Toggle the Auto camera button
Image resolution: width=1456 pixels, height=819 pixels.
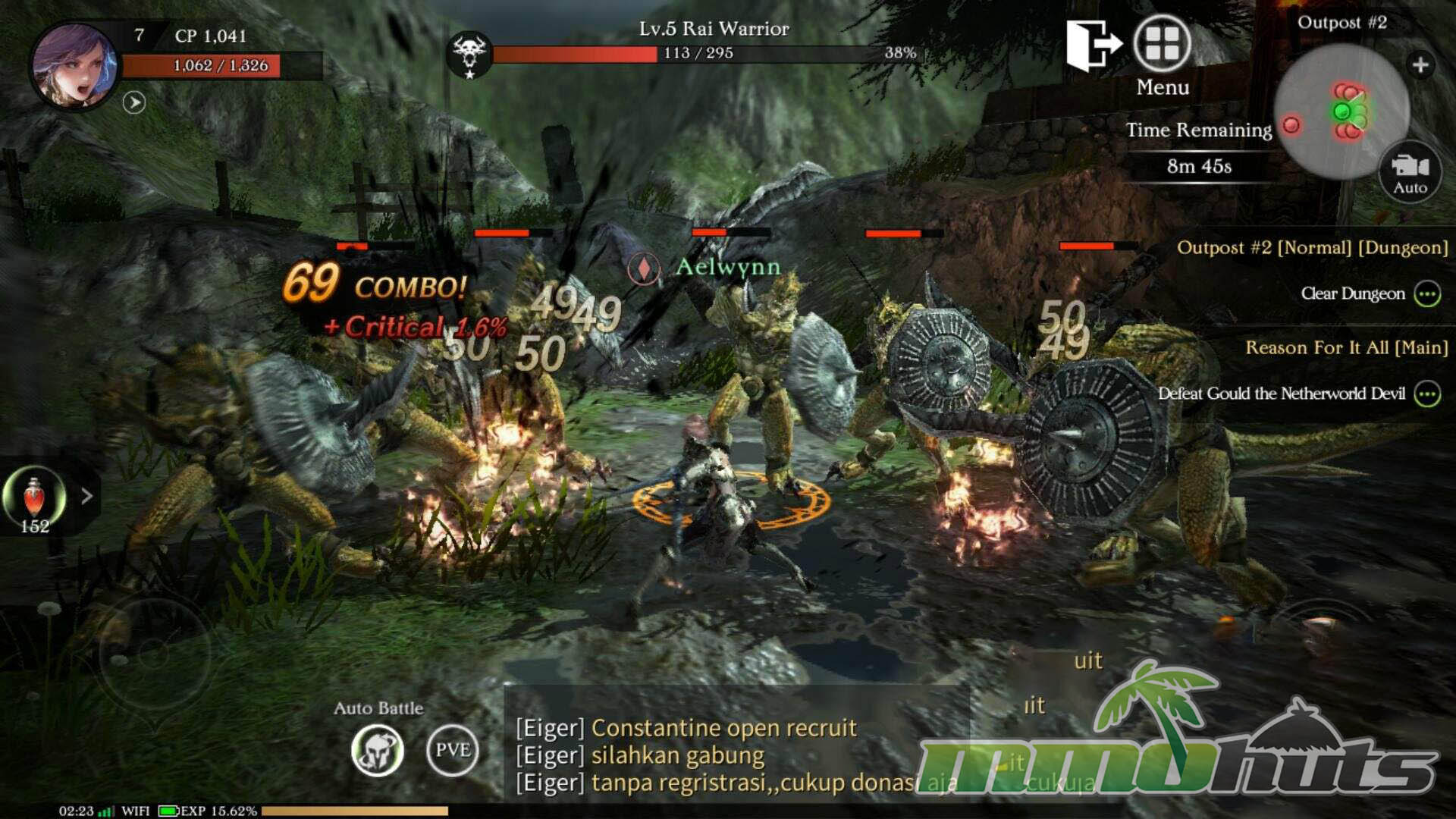(1410, 173)
